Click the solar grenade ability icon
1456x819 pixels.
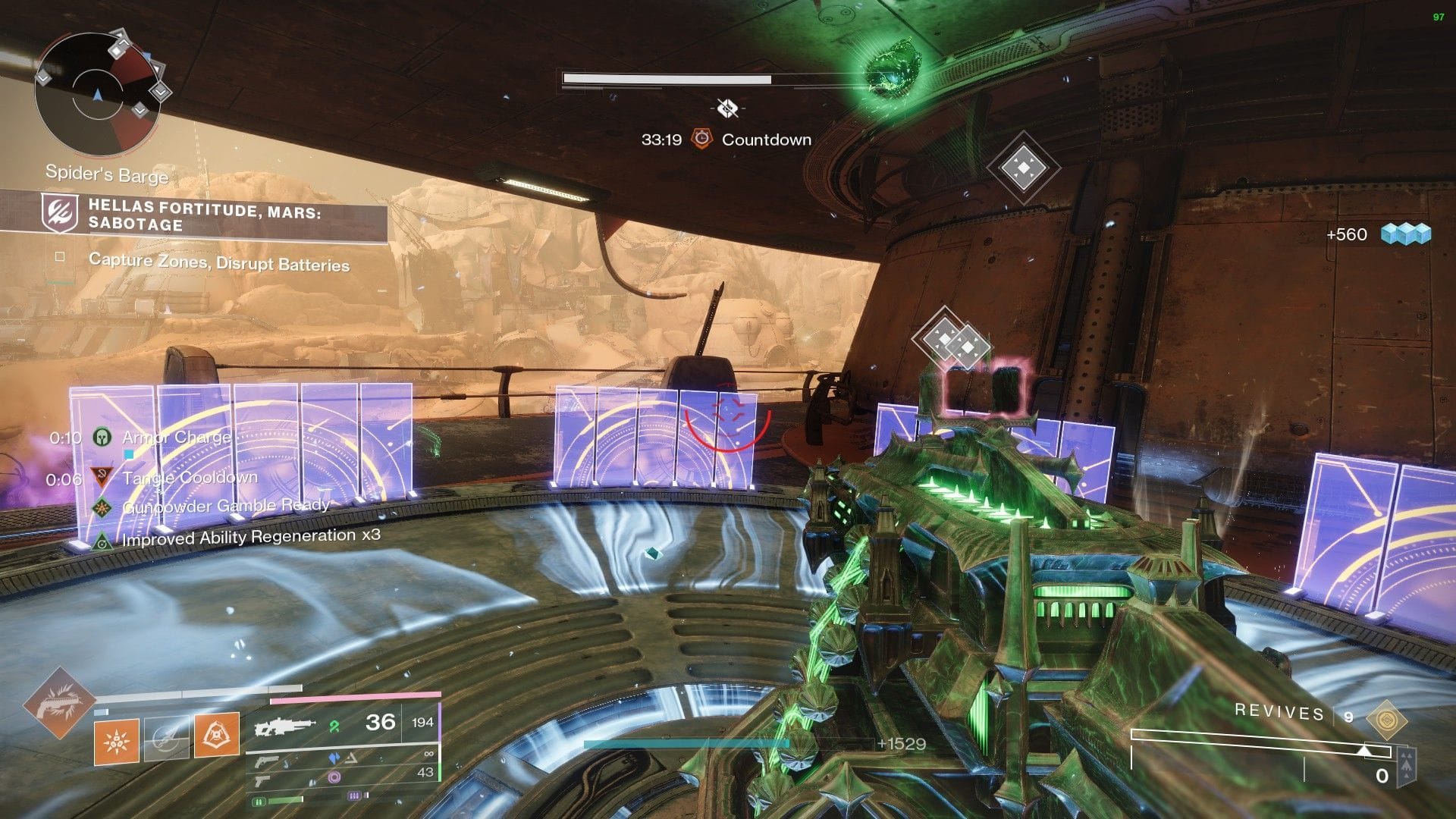click(x=116, y=742)
